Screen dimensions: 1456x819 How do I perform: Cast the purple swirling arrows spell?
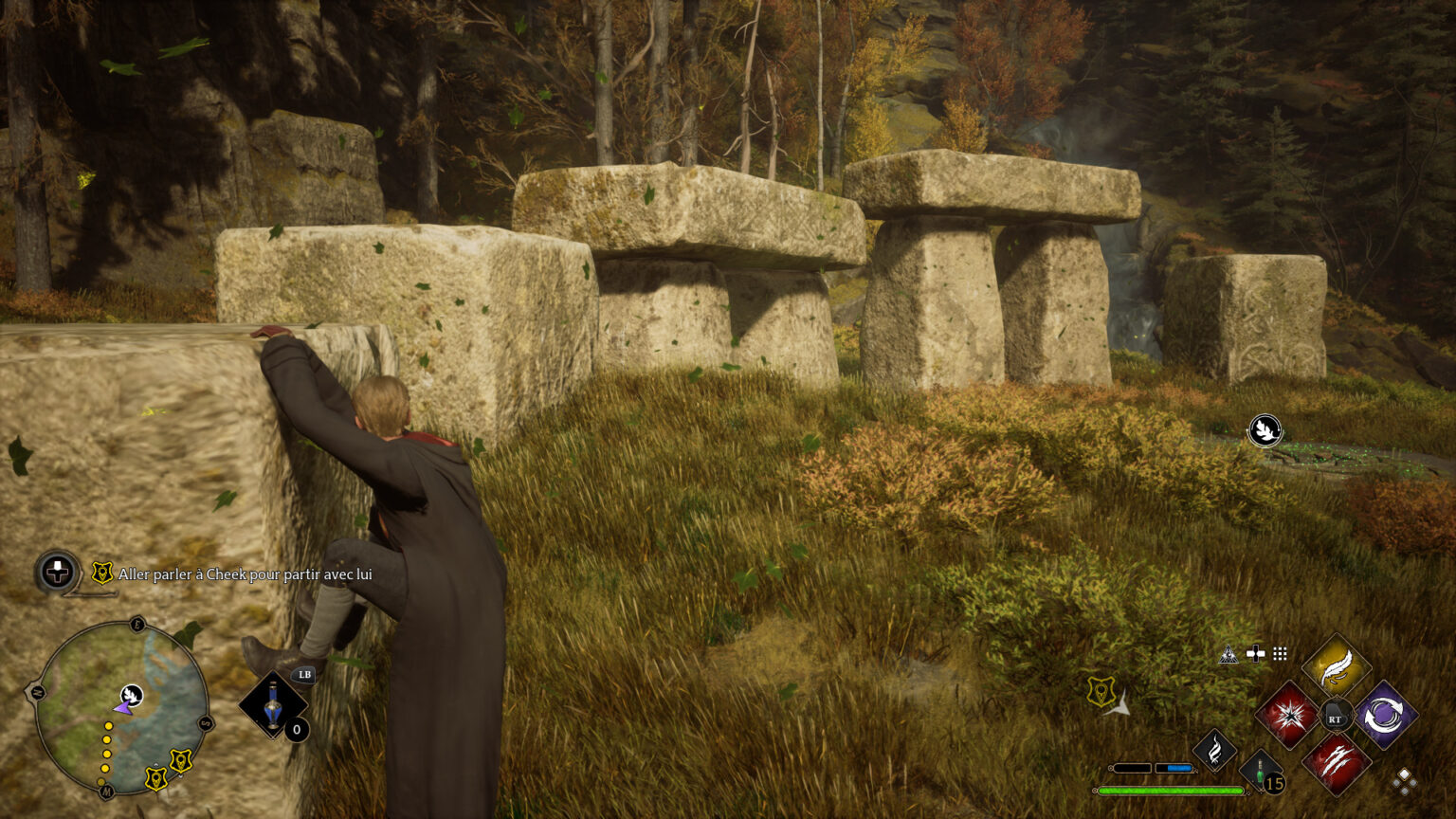[1385, 715]
